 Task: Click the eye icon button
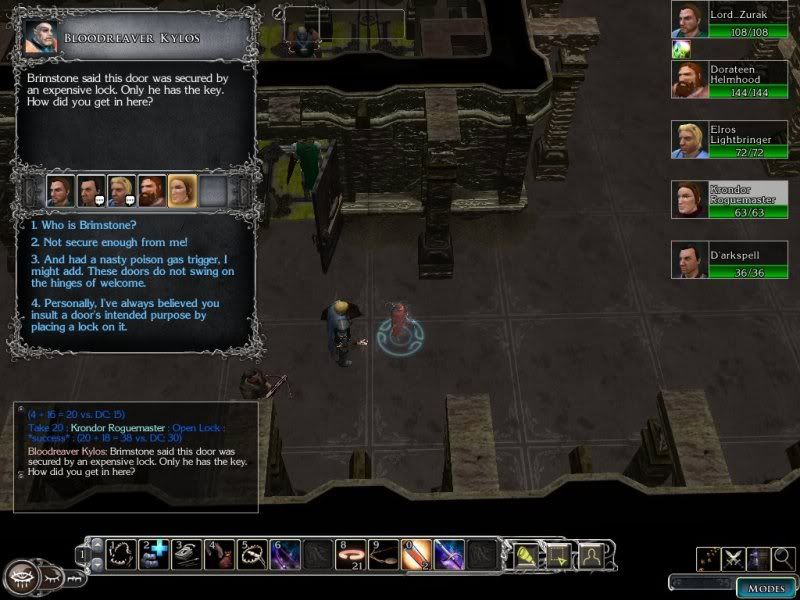click(x=21, y=577)
